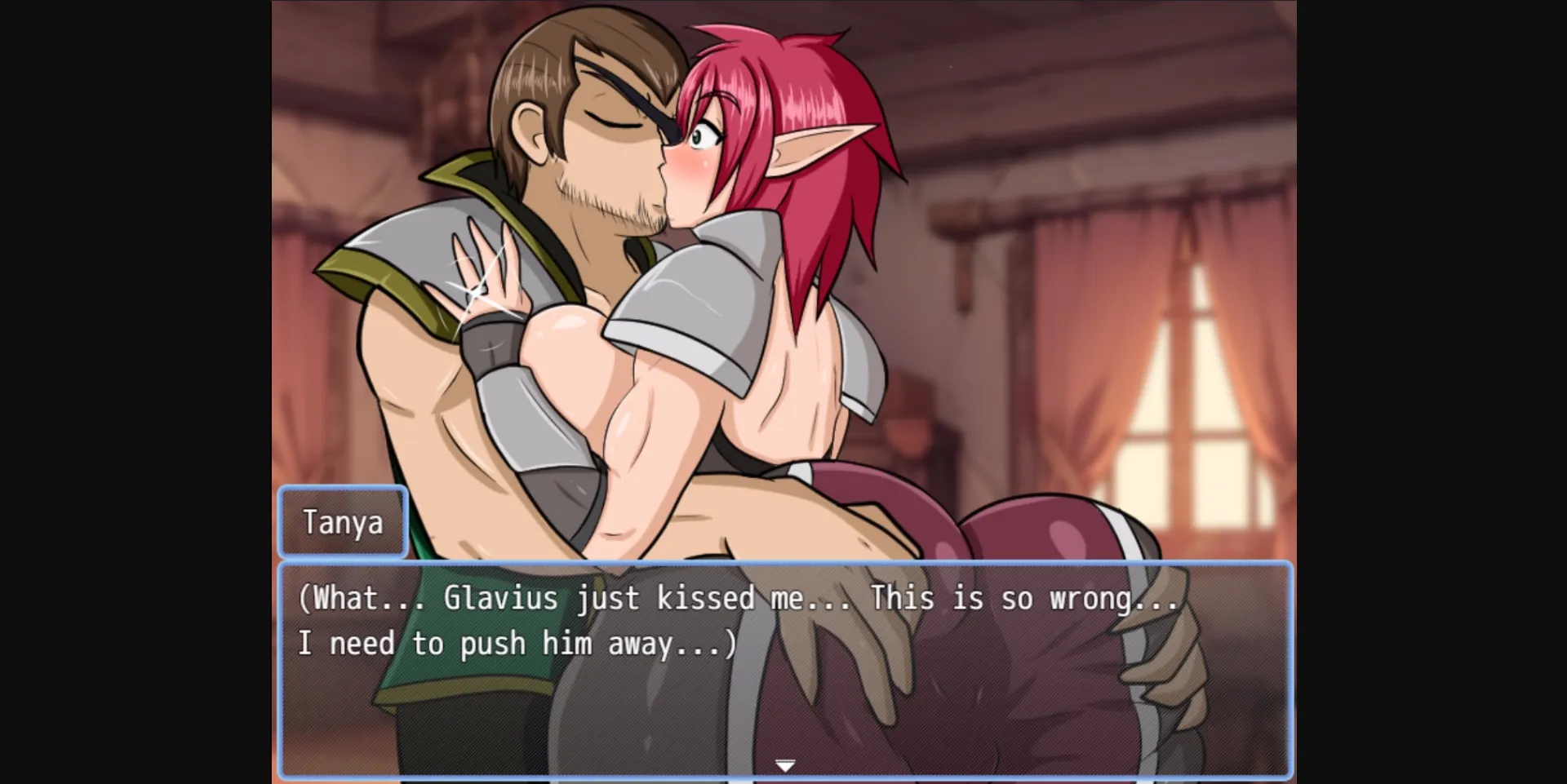This screenshot has width=1567, height=784.
Task: Click the downward continue arrow to advance dialogue
Action: coord(784,764)
